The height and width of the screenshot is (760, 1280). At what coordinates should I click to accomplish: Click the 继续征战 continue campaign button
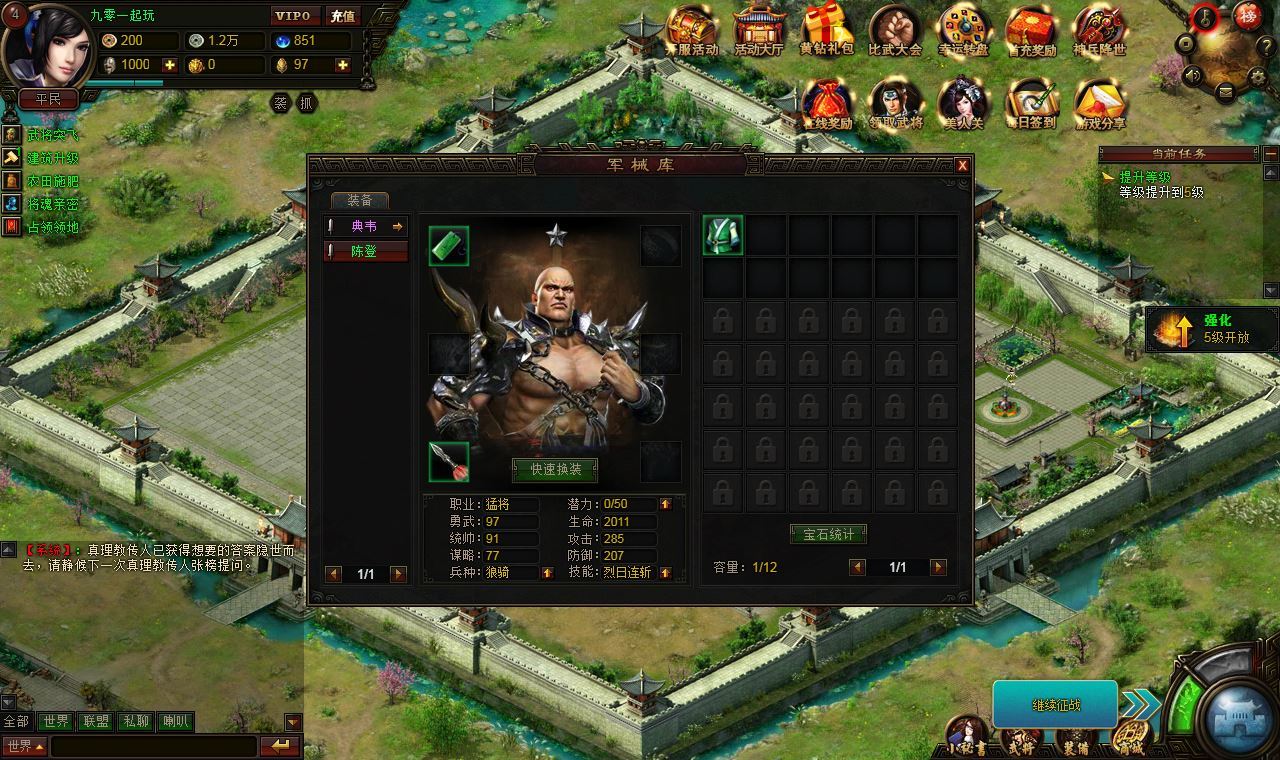click(x=1055, y=705)
